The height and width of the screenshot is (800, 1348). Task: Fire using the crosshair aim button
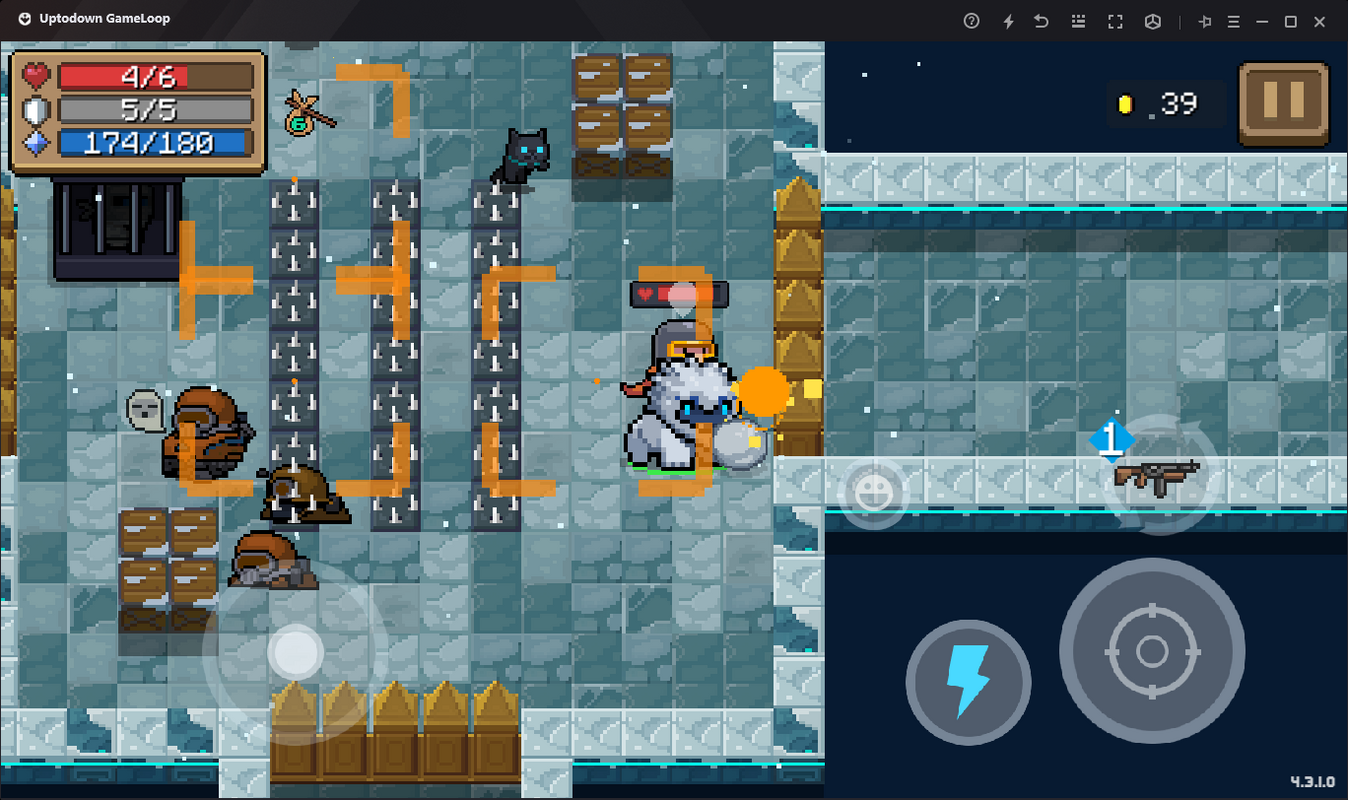point(1151,651)
